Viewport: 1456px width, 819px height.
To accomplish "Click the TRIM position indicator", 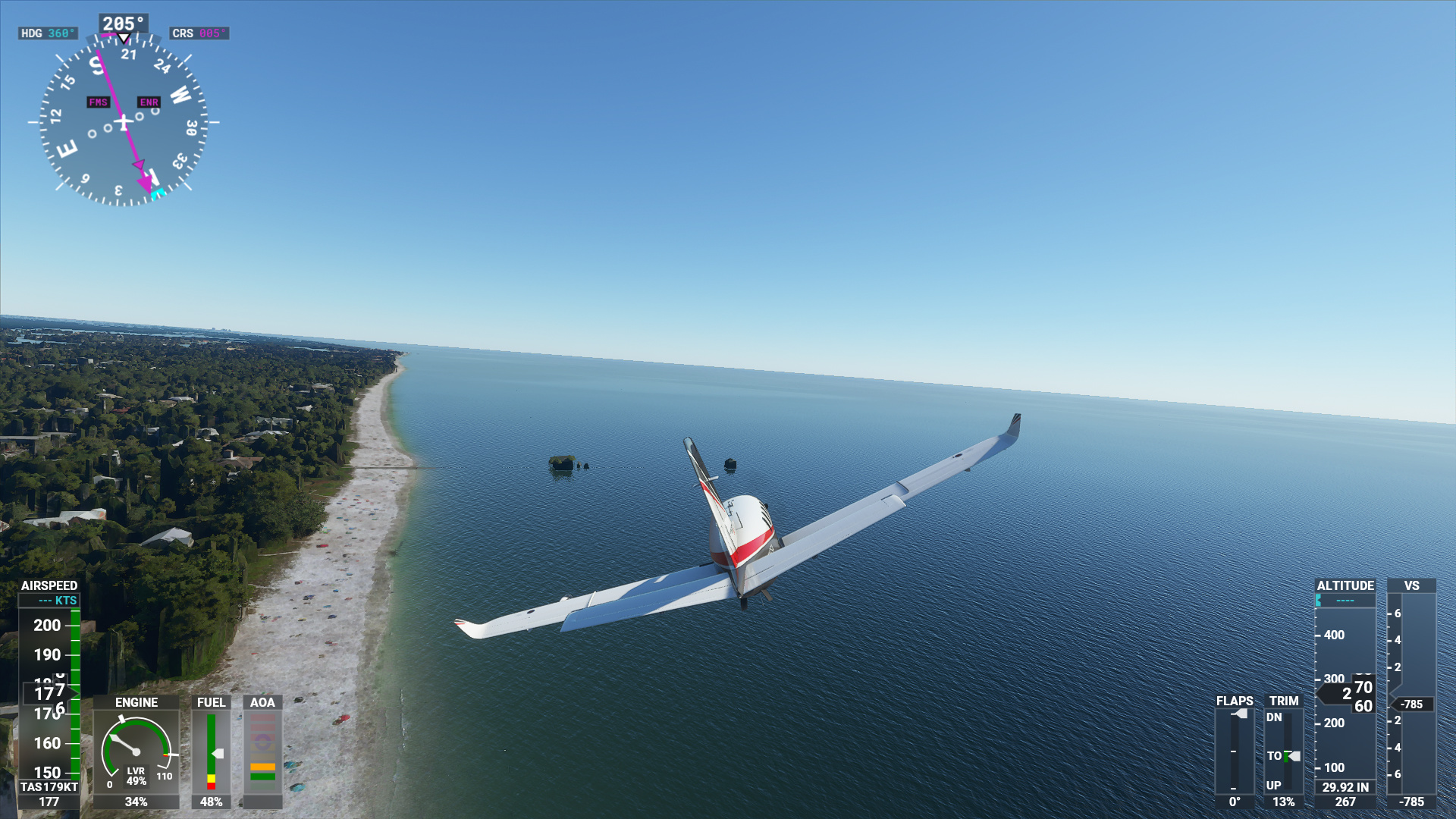I will tap(1283, 751).
